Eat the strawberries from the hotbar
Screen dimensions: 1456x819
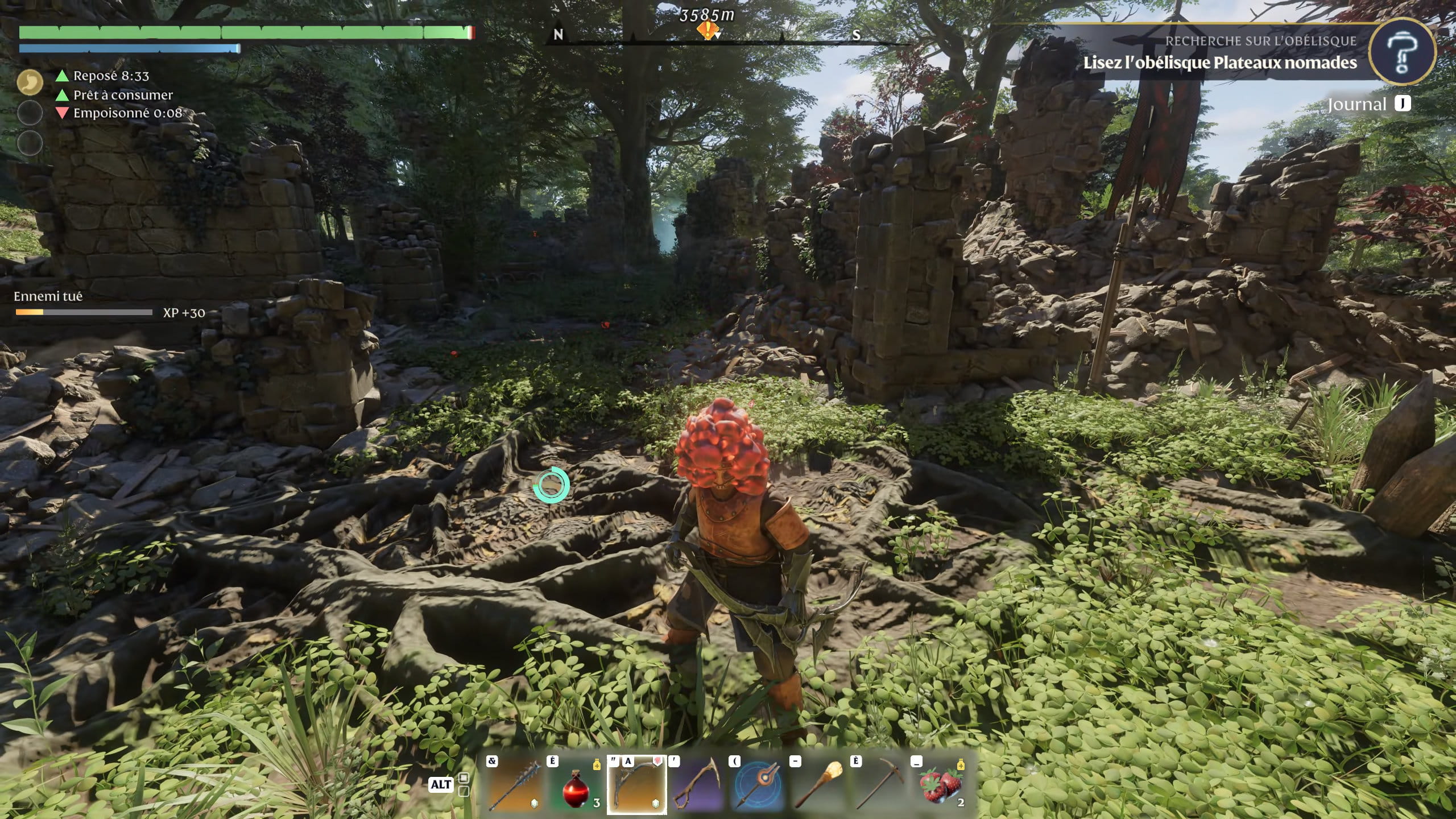coord(941,784)
